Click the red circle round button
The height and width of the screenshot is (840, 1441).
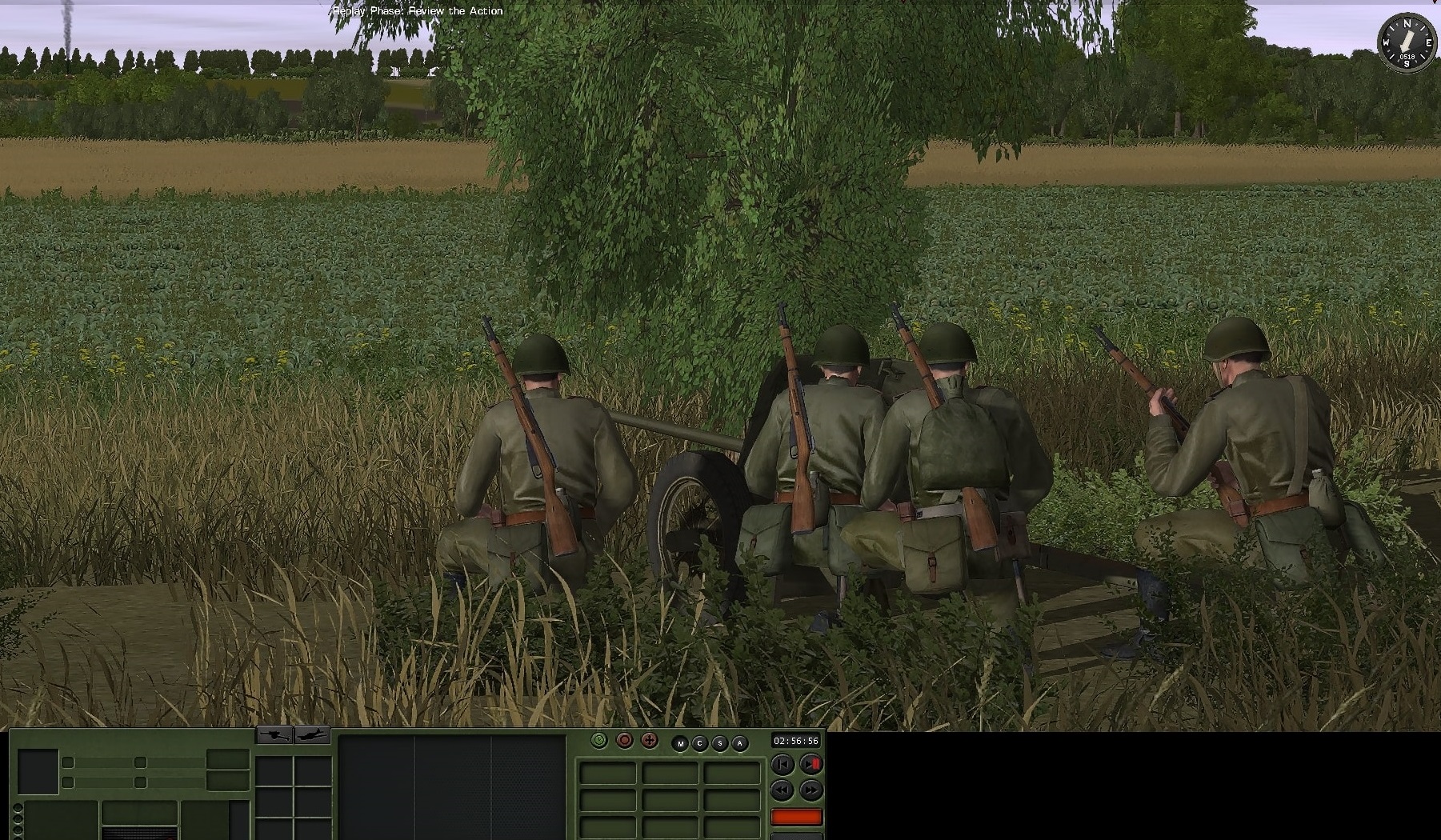[625, 741]
